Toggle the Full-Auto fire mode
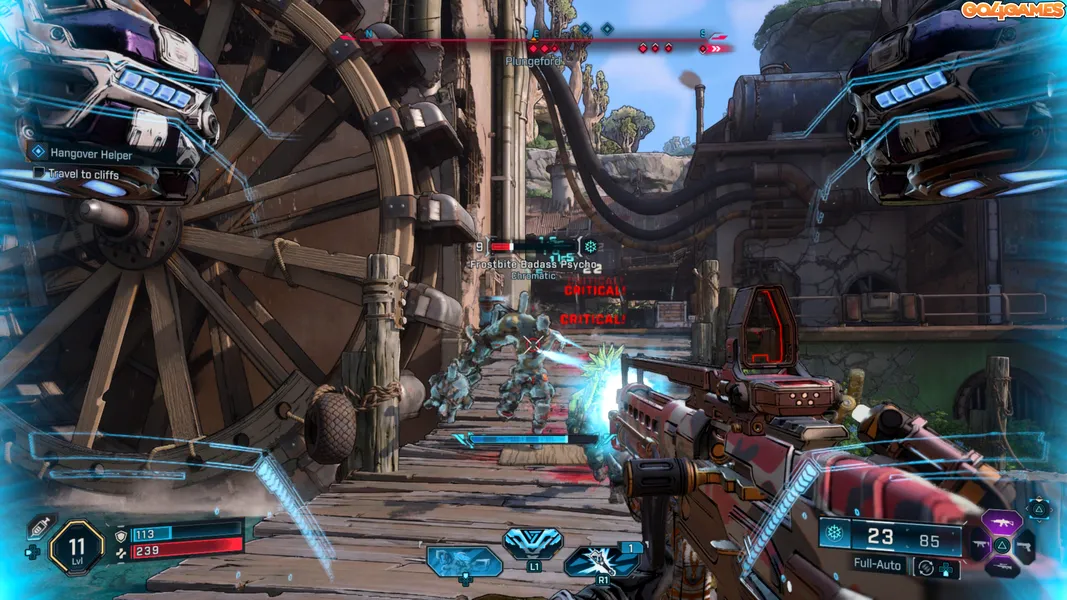Screen dimensions: 1067x600 (x=879, y=564)
